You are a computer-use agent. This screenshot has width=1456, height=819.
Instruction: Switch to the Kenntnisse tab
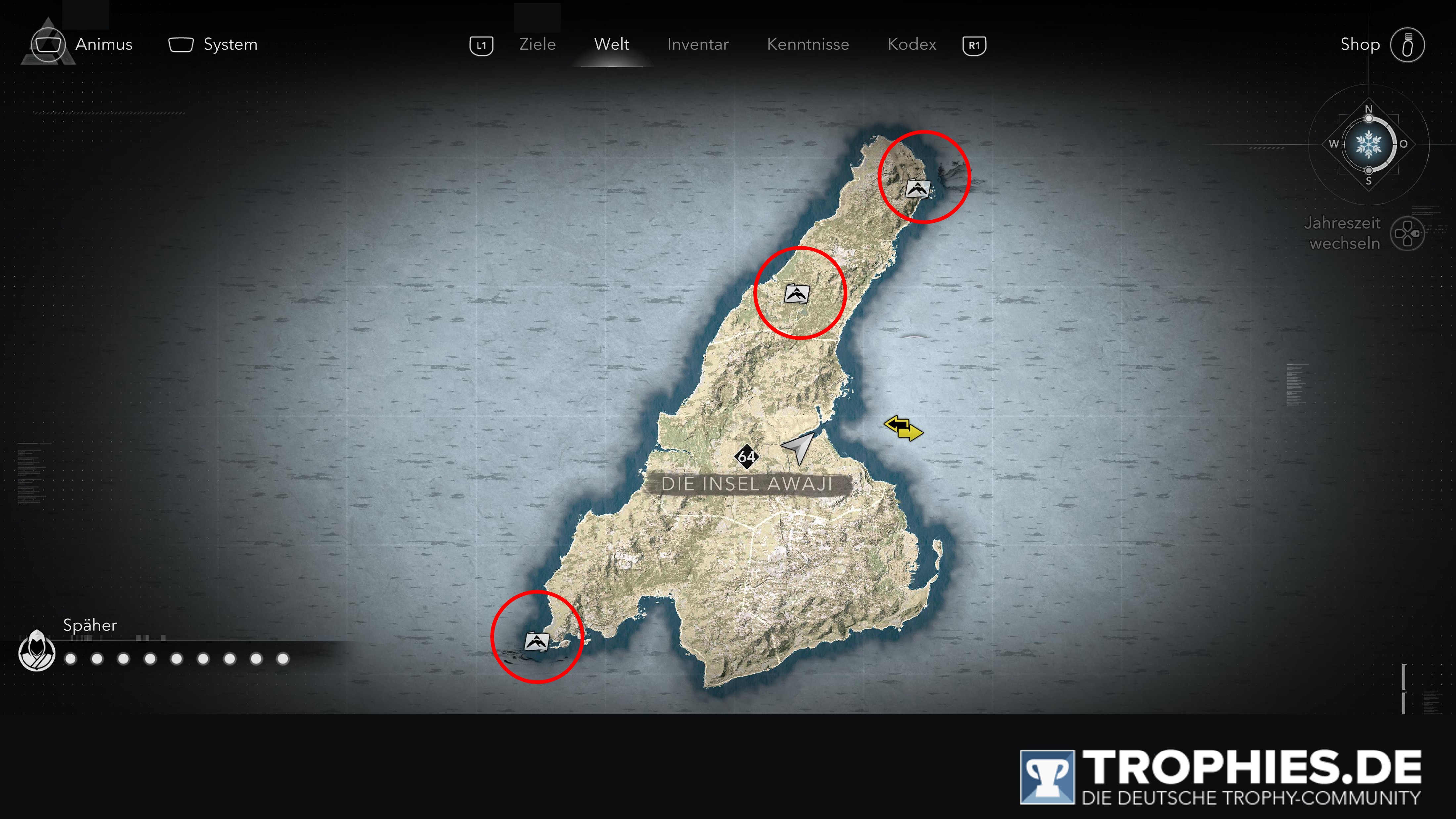point(808,45)
